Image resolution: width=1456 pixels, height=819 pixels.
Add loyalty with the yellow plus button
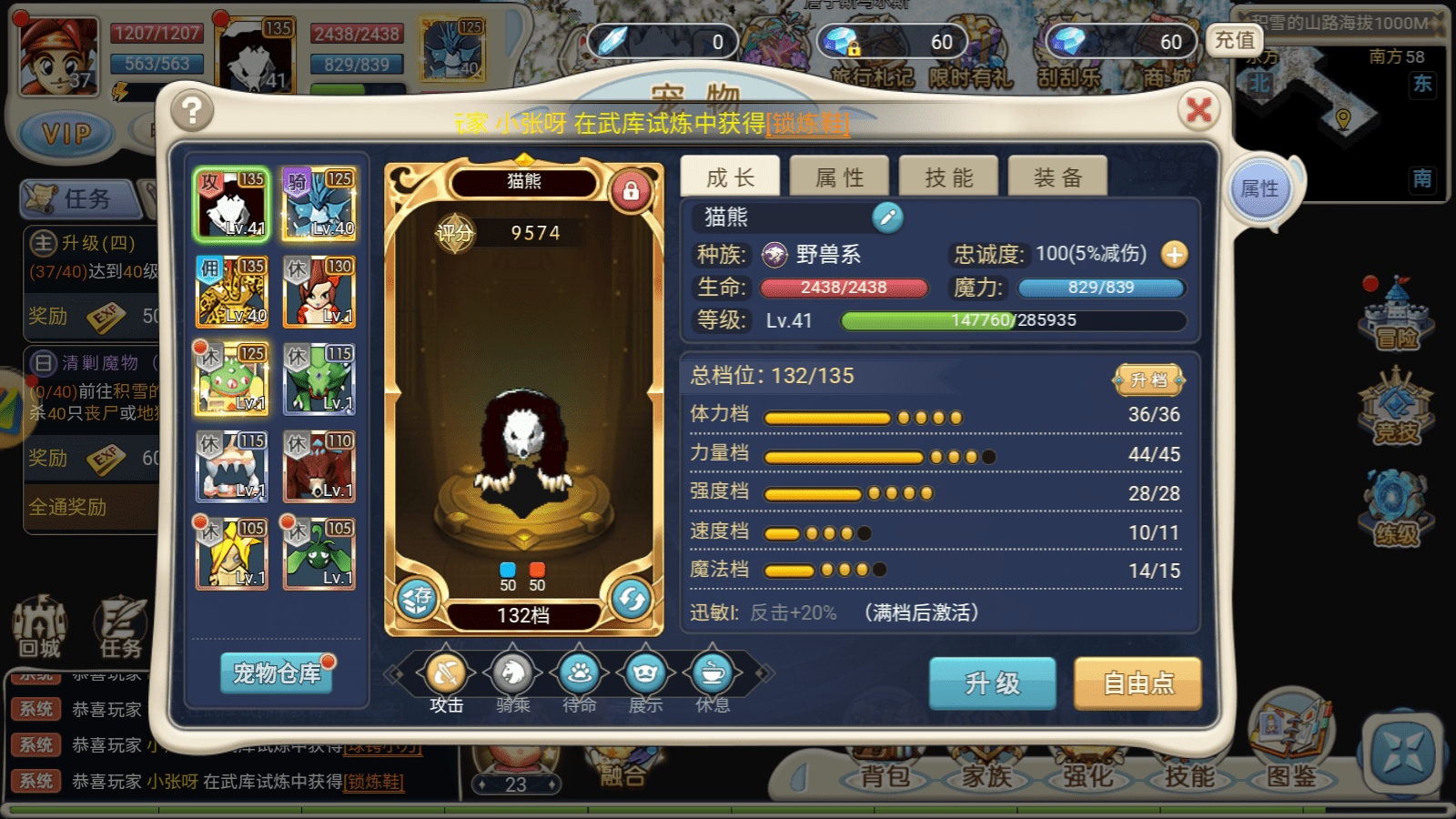coord(1174,254)
